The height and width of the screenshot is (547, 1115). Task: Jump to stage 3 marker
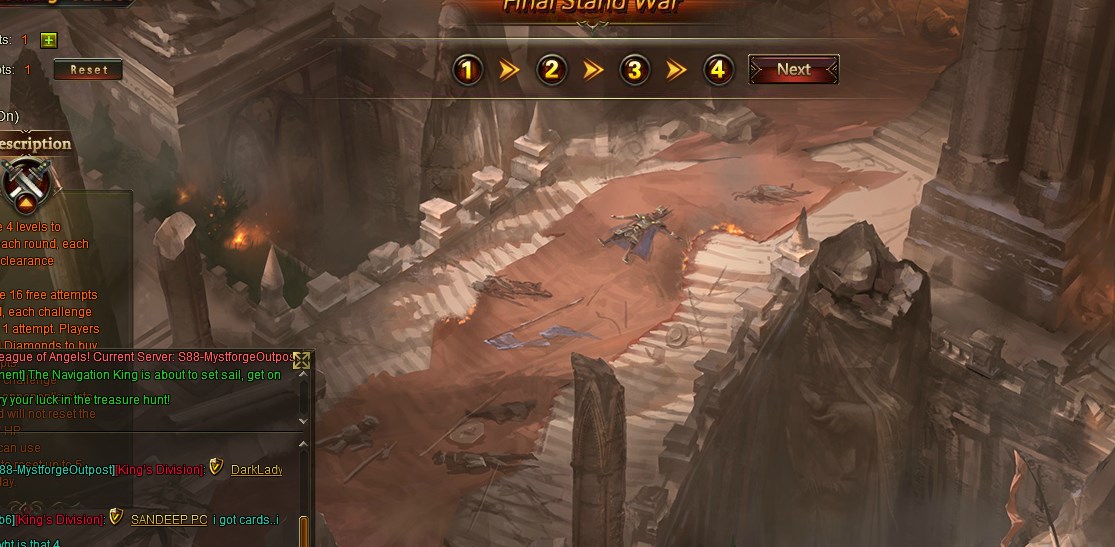click(634, 70)
